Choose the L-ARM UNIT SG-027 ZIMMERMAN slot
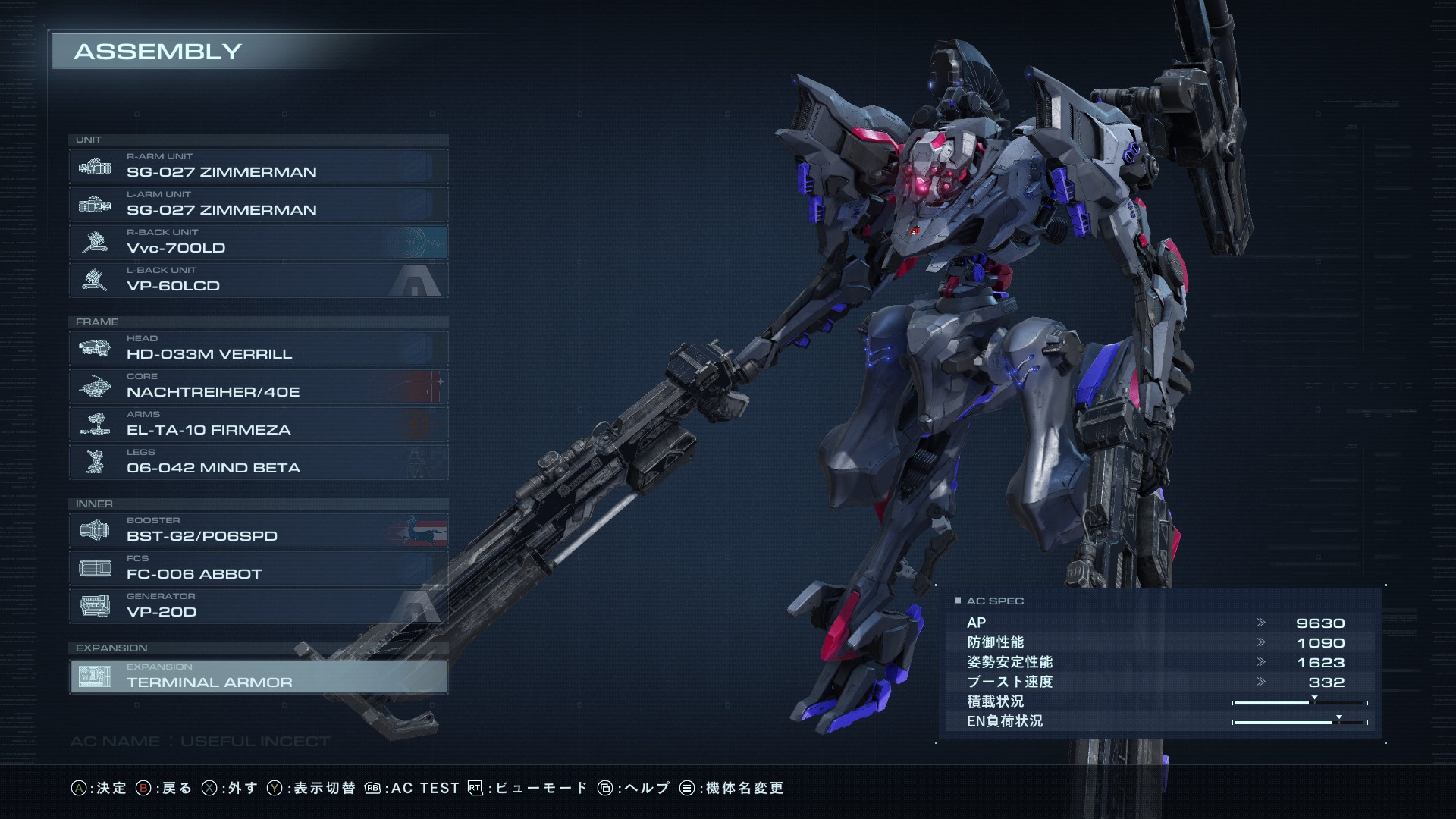Image resolution: width=1456 pixels, height=819 pixels. coord(258,205)
